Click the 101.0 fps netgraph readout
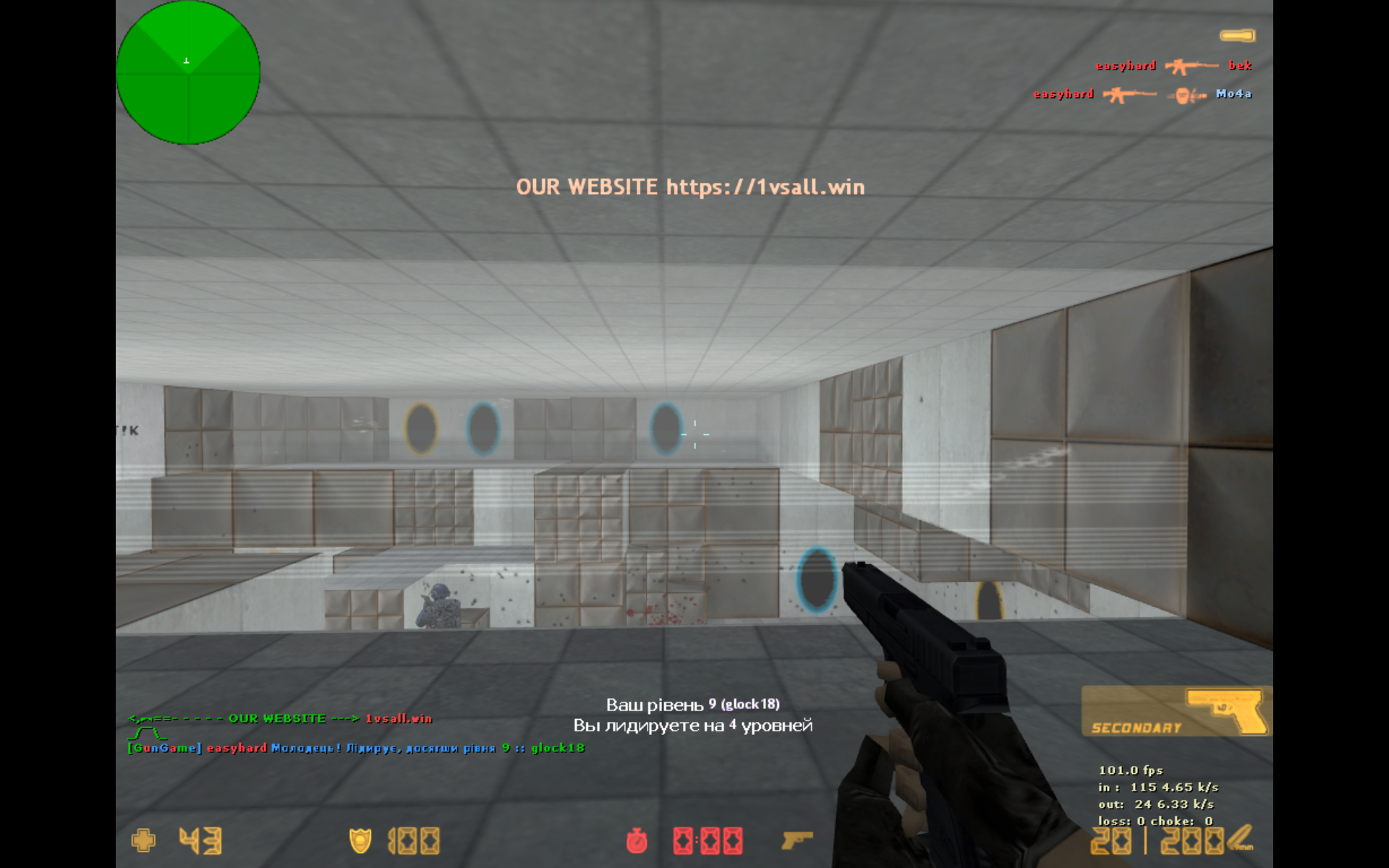Image resolution: width=1389 pixels, height=868 pixels. 1131,770
